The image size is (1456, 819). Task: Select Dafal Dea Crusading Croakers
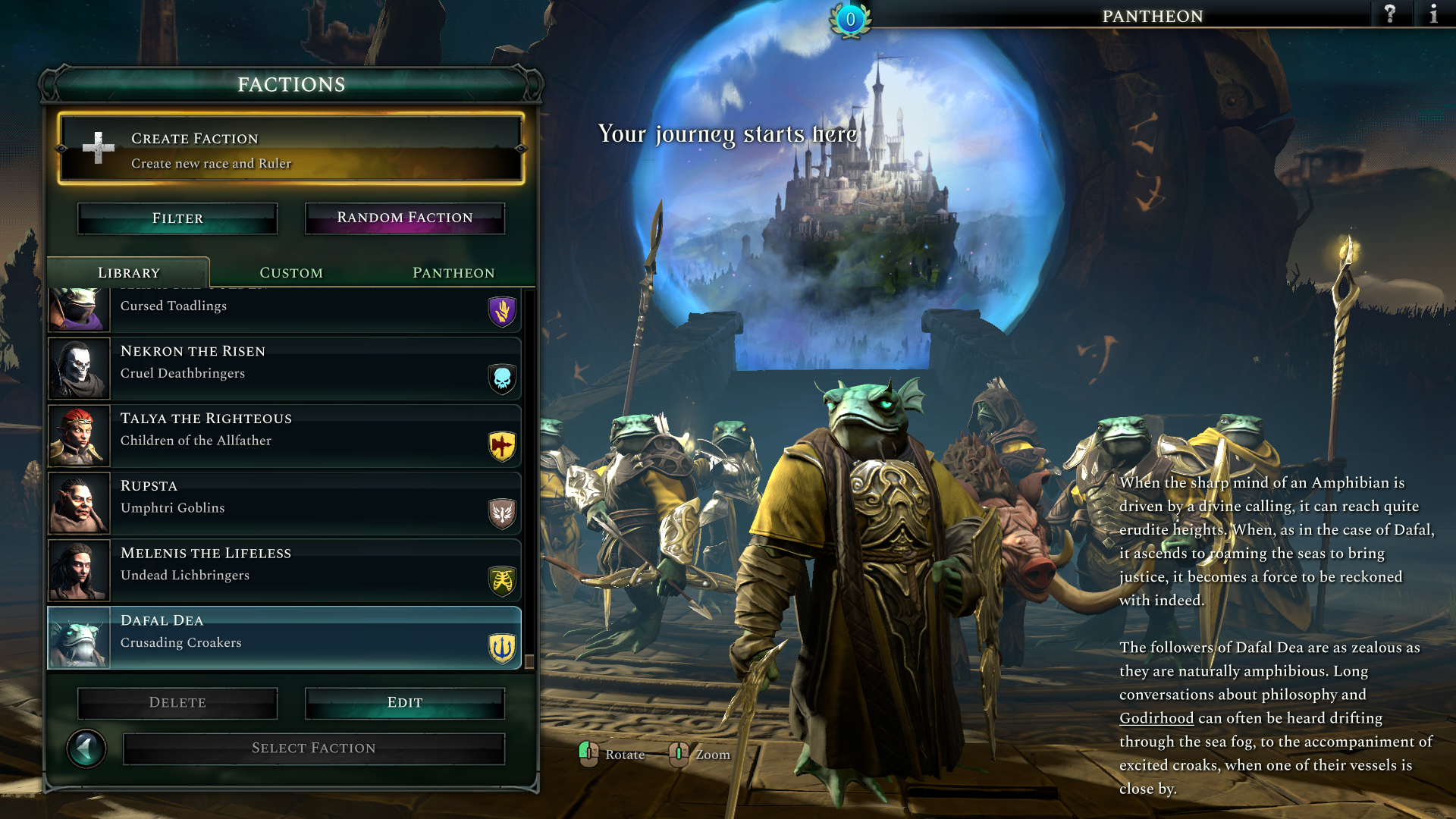point(284,638)
